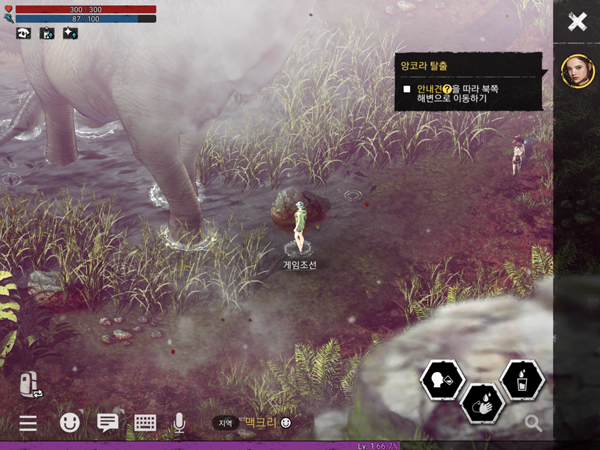Click the 맥크리 chat message
Image resolution: width=600 pixels, height=450 pixels.
pos(260,423)
